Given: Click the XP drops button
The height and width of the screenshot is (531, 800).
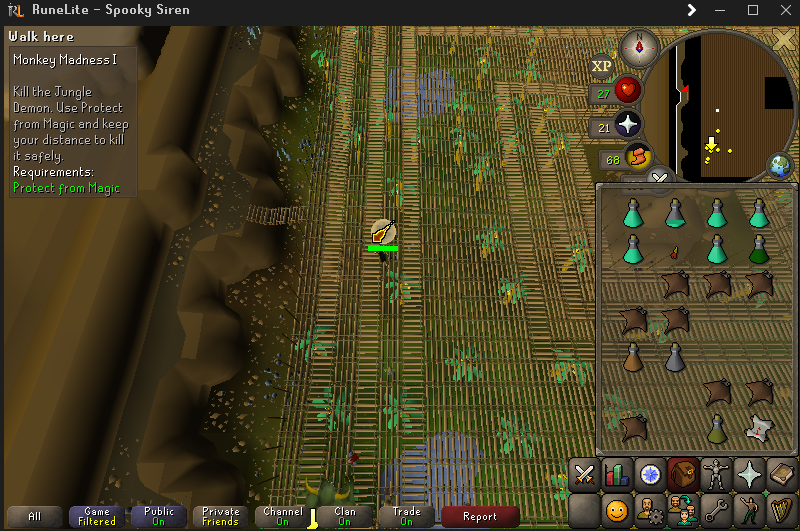Looking at the screenshot, I should (601, 67).
